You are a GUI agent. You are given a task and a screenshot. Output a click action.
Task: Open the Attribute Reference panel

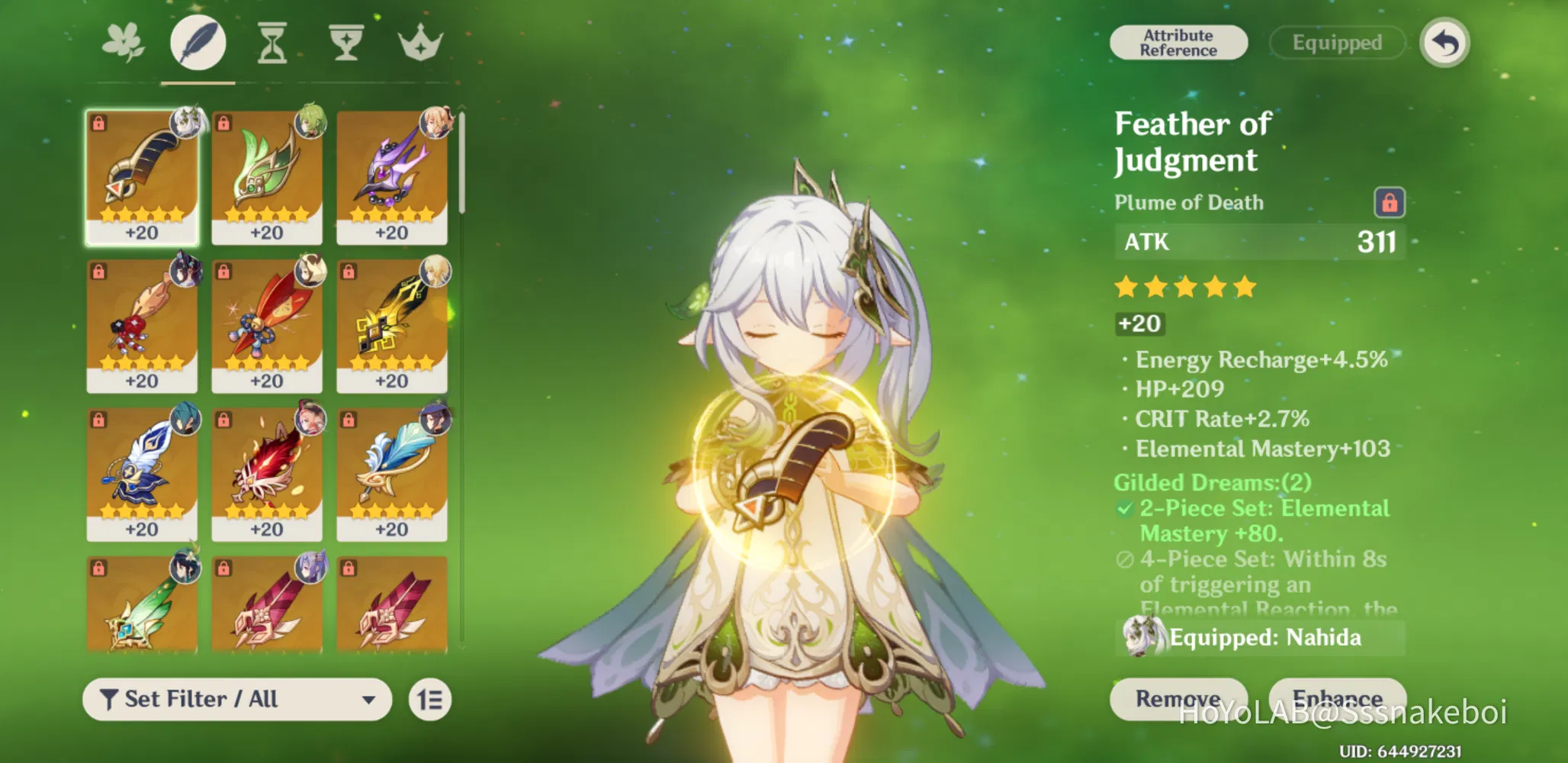tap(1178, 42)
